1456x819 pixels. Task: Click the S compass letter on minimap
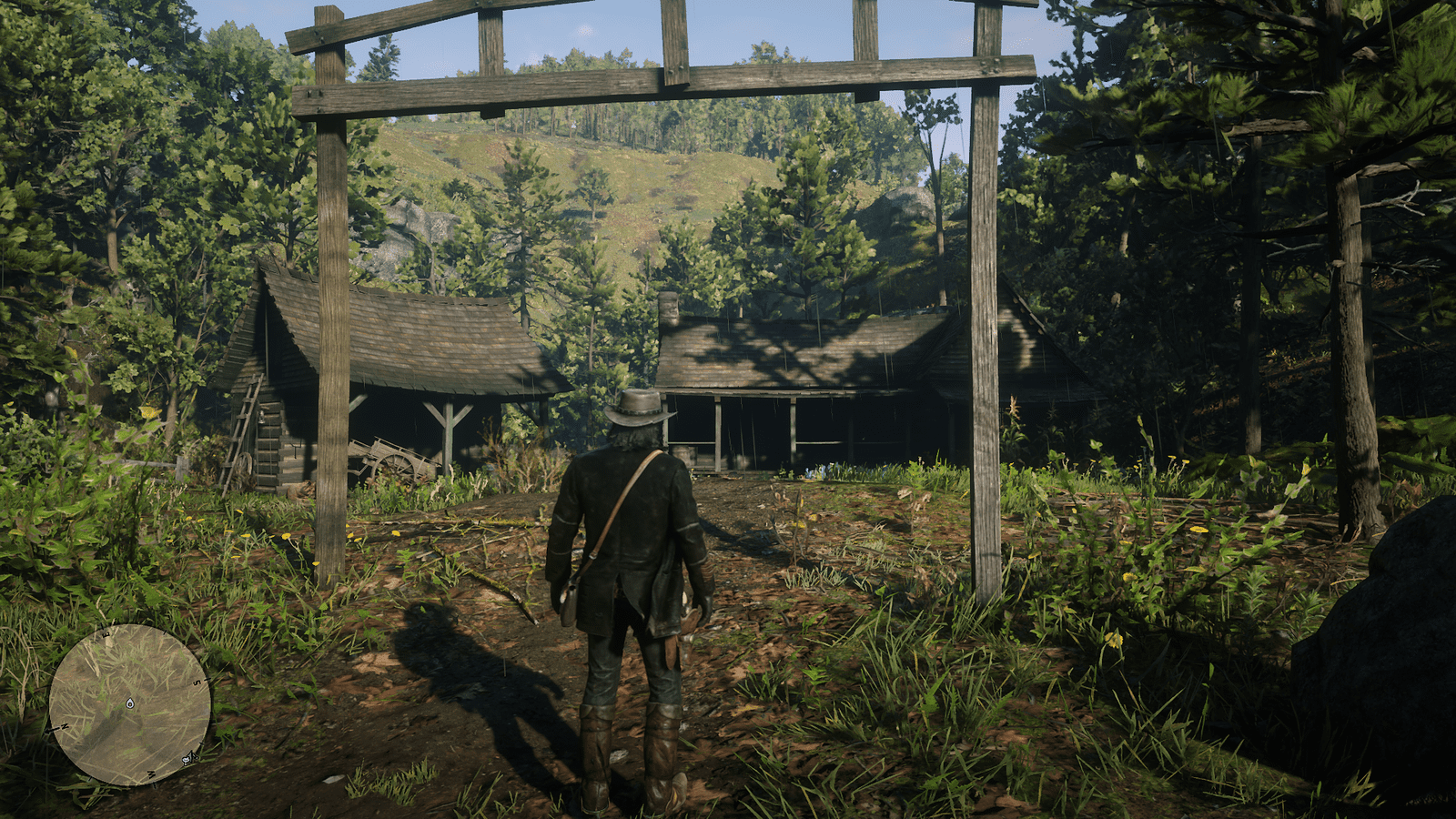(x=197, y=682)
